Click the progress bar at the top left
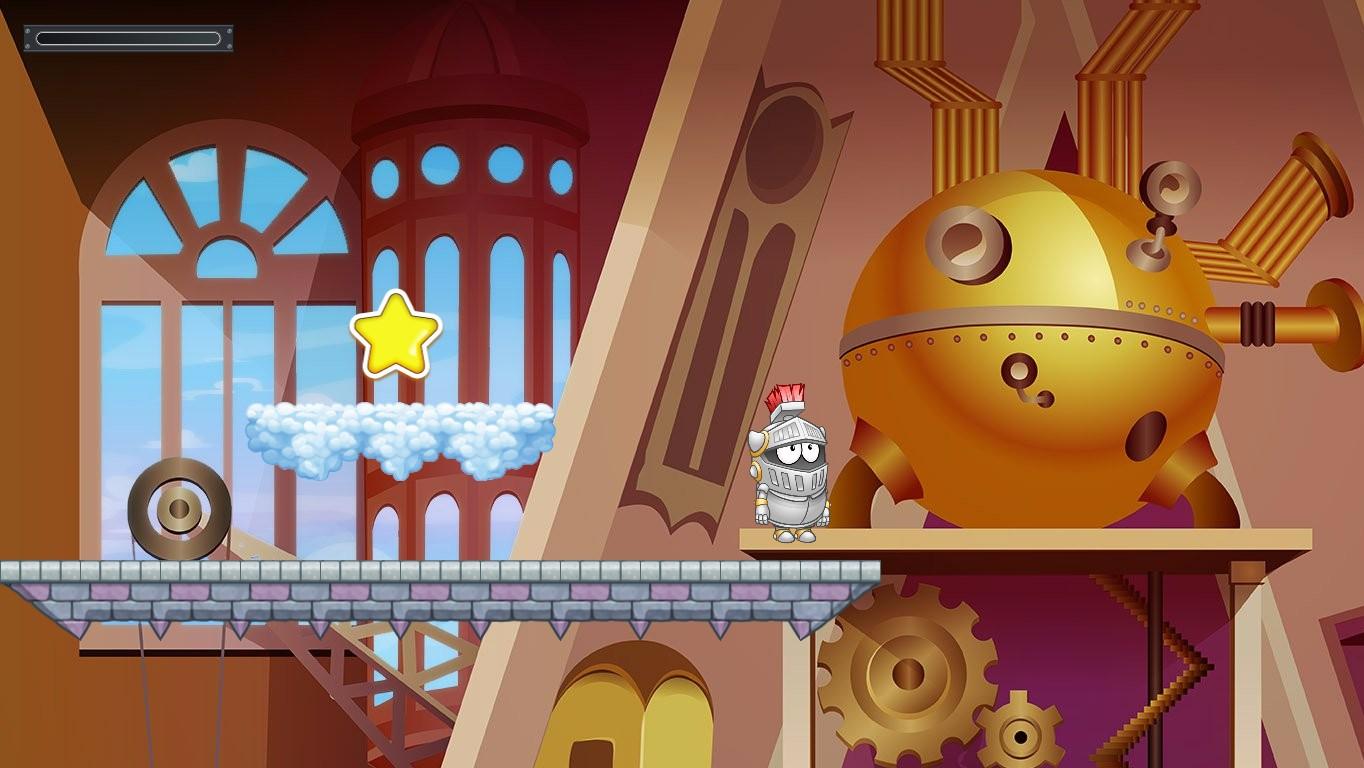Screen dimensions: 1364x768 [128, 36]
